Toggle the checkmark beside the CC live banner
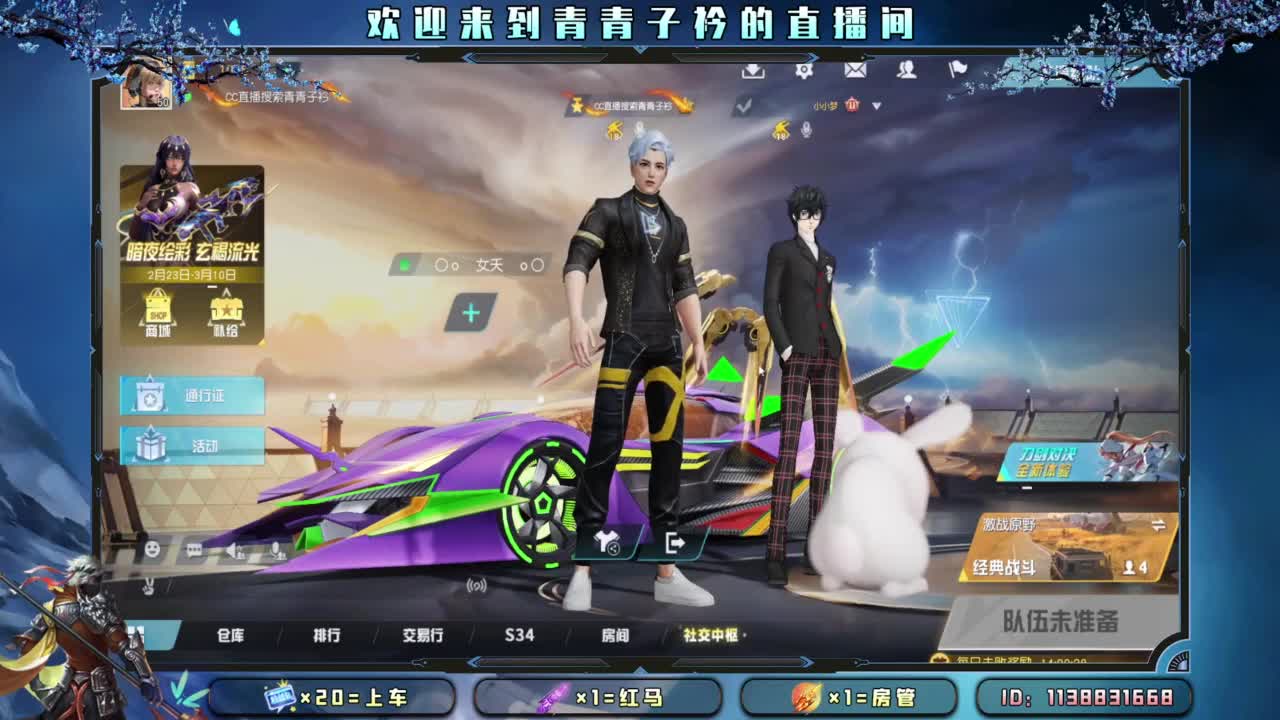The height and width of the screenshot is (720, 1280). tap(744, 104)
